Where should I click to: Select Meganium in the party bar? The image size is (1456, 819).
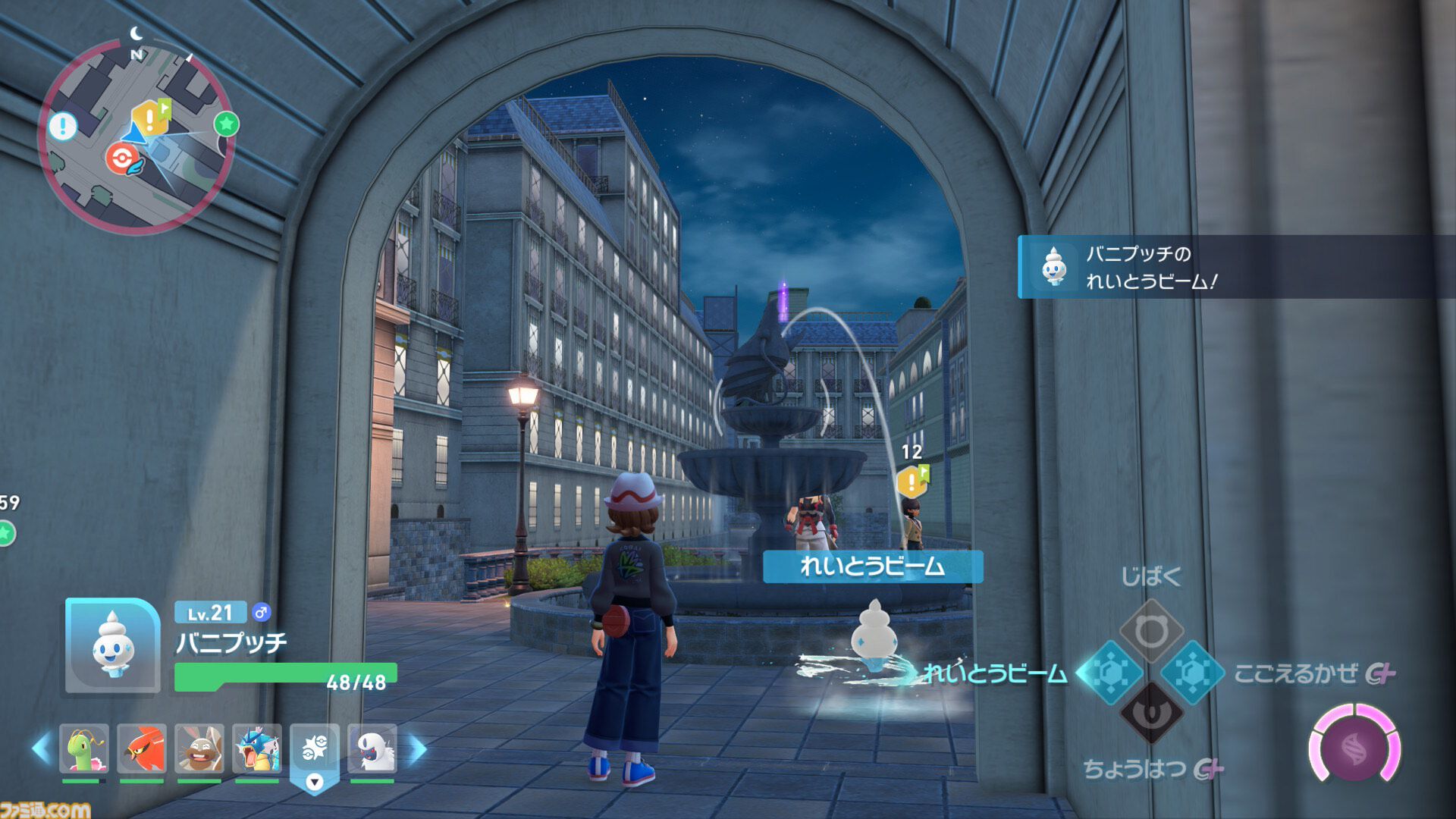[x=84, y=748]
